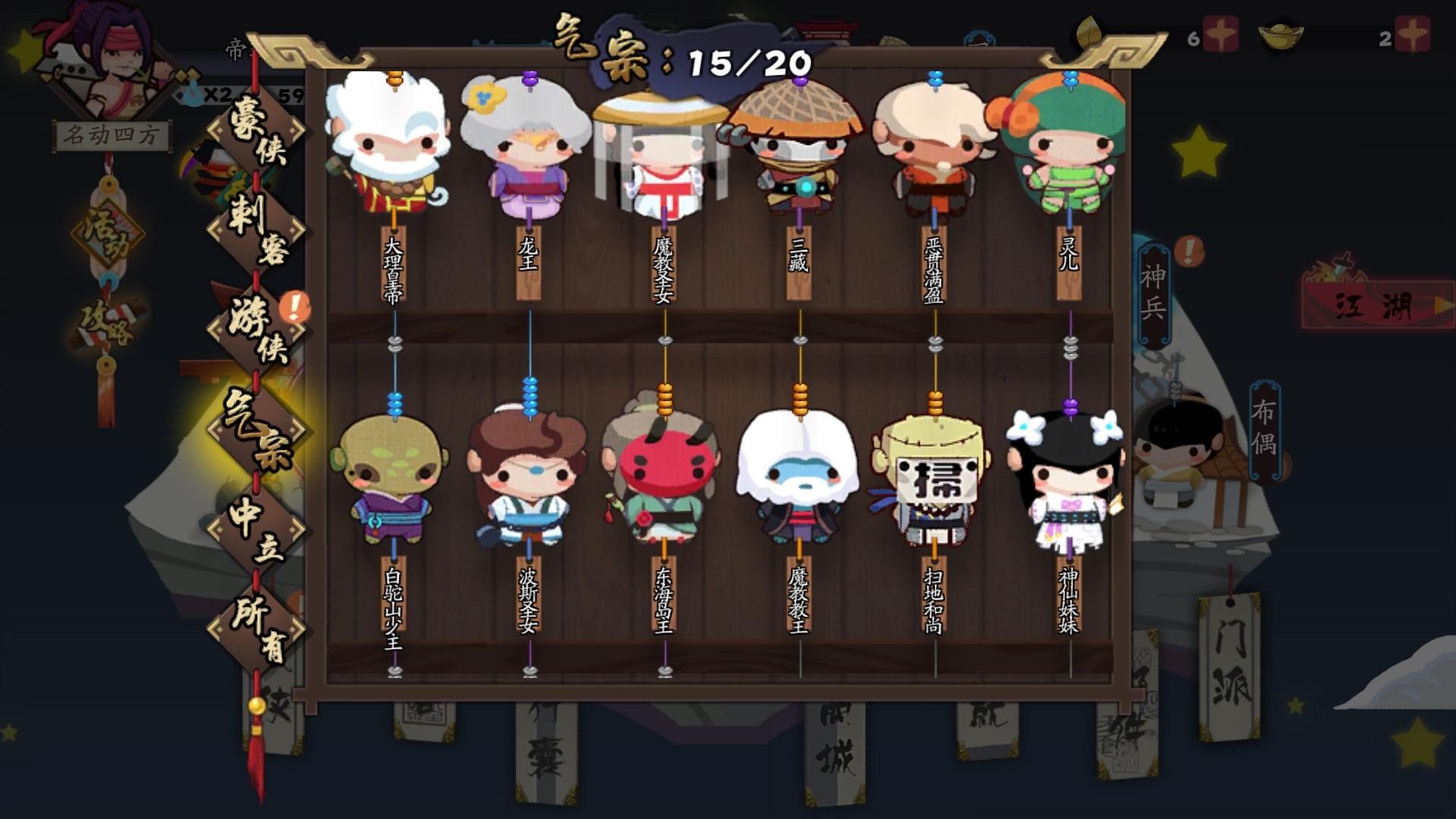Click the leaf currency icon
The width and height of the screenshot is (1456, 819).
point(1090,32)
